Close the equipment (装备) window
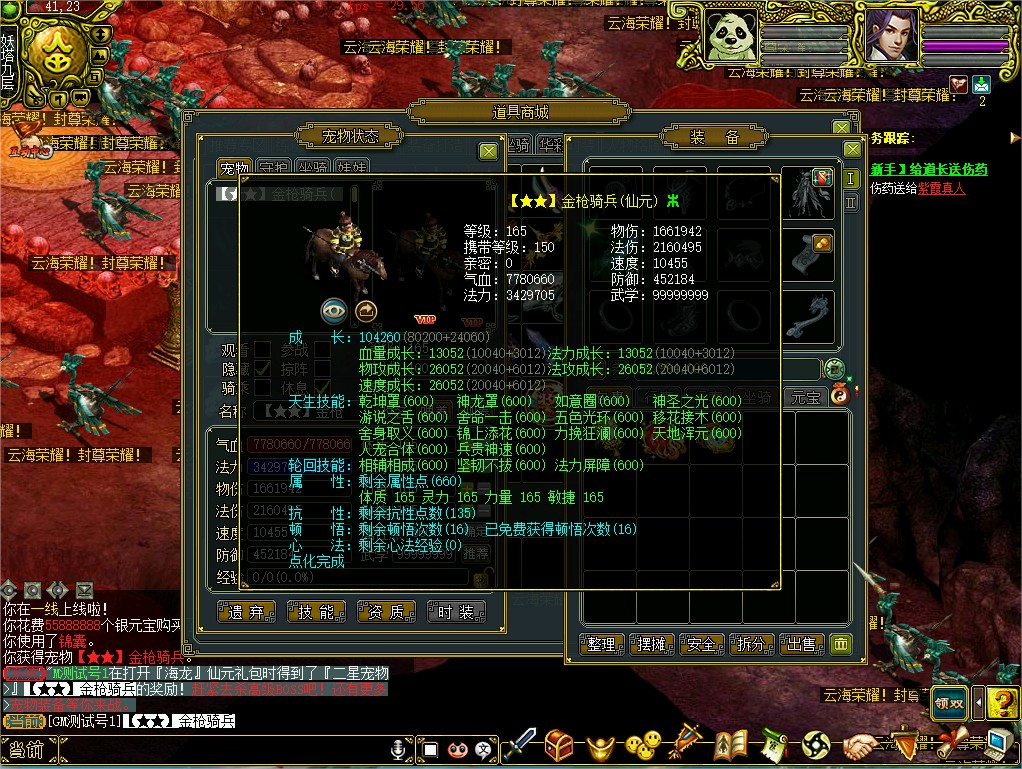The height and width of the screenshot is (769, 1022). 852,150
